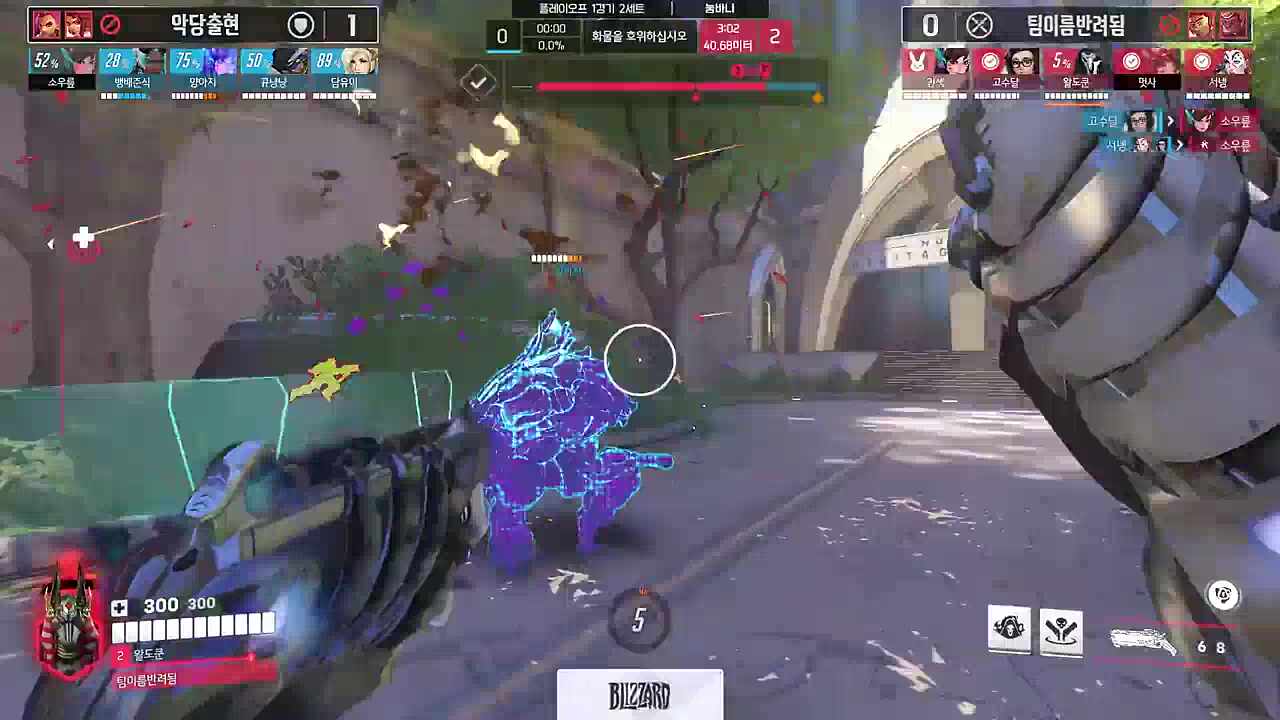Image resolution: width=1280 pixels, height=720 pixels.
Task: Click the 막당출현 team name banner
Action: point(204,24)
